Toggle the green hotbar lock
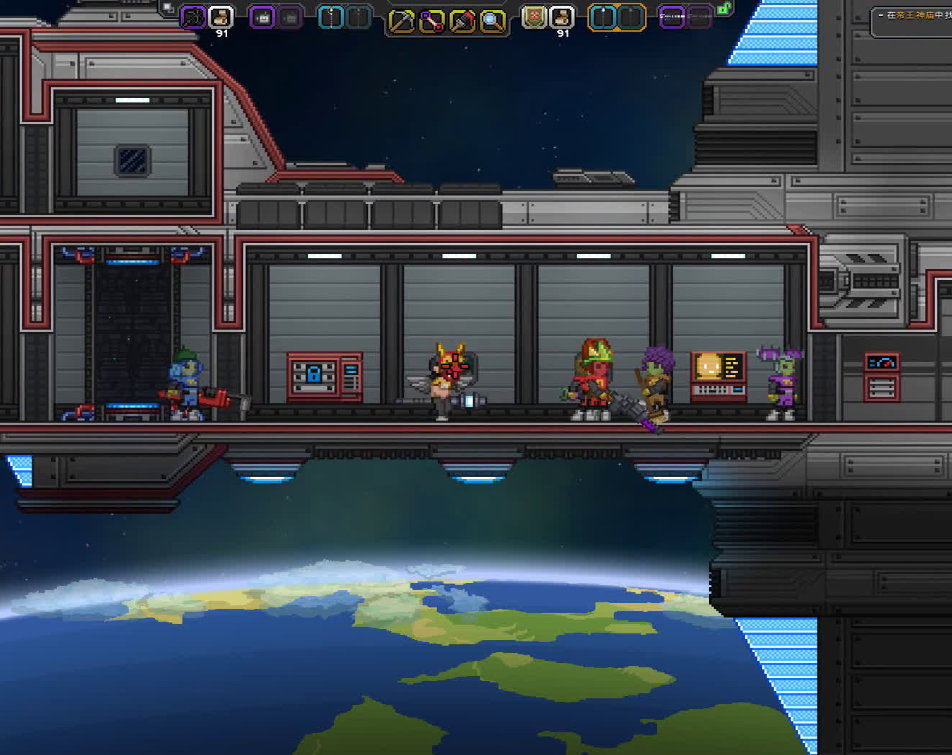 724,9
